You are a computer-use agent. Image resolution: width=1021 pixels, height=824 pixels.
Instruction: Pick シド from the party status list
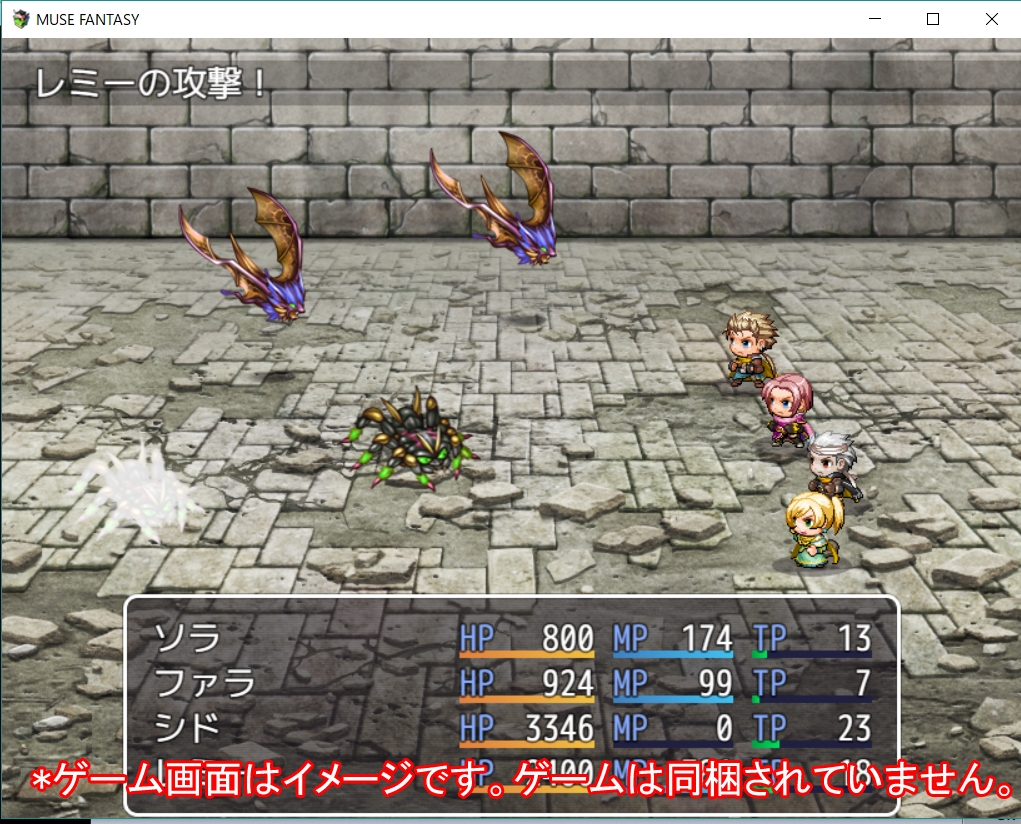[187, 728]
